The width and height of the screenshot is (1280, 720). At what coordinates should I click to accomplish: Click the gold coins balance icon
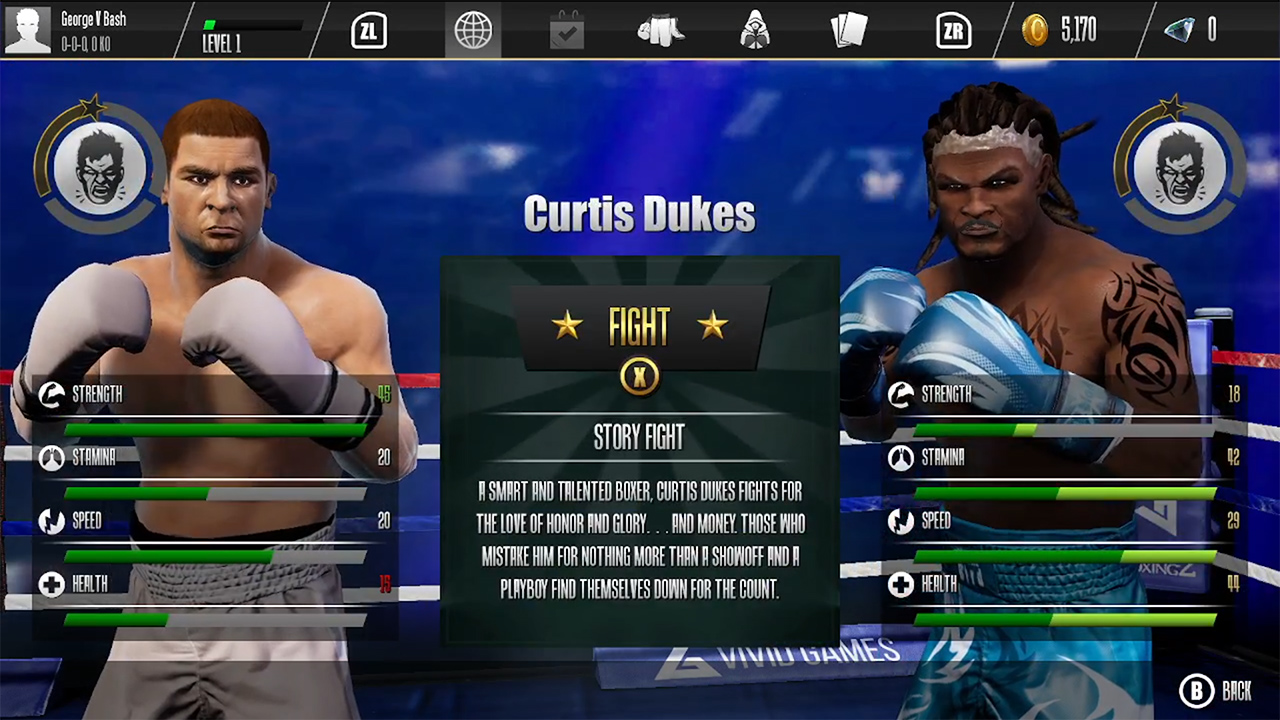[x=1037, y=30]
